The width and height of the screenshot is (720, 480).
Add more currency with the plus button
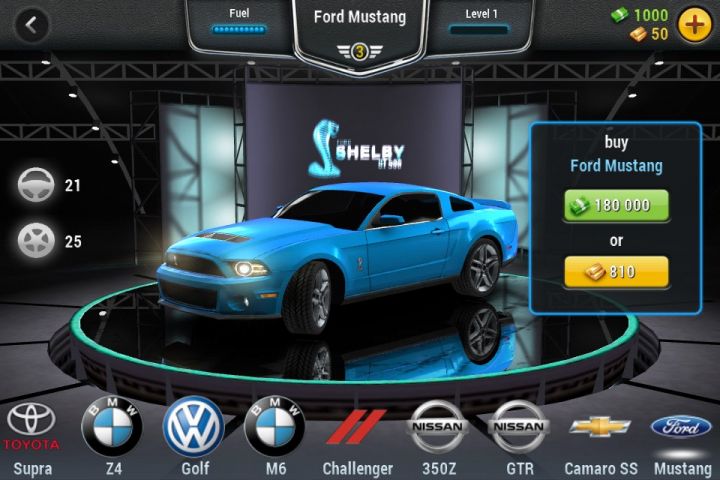click(x=693, y=25)
